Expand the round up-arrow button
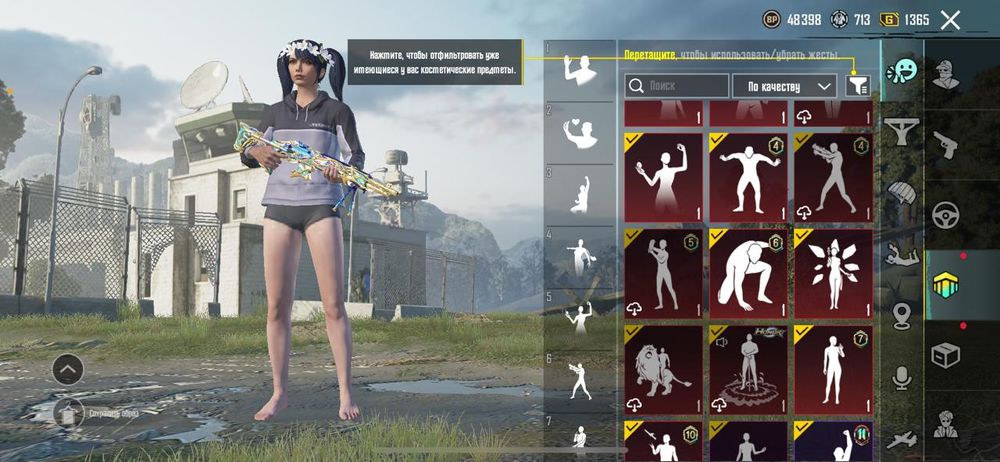Viewport: 1000px width, 462px height. coord(67,369)
